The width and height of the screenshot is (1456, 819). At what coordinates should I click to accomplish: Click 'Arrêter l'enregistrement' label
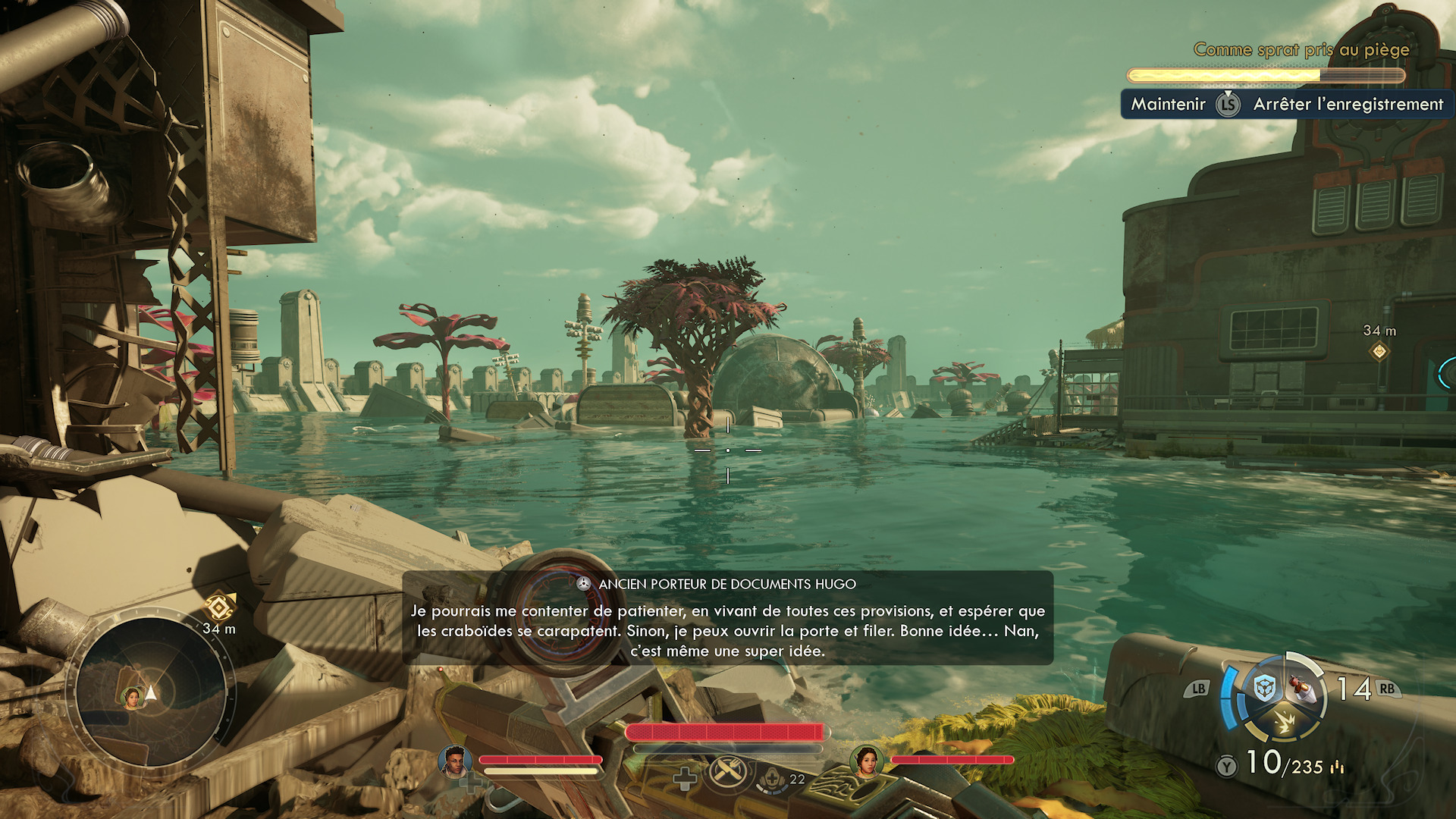1348,105
